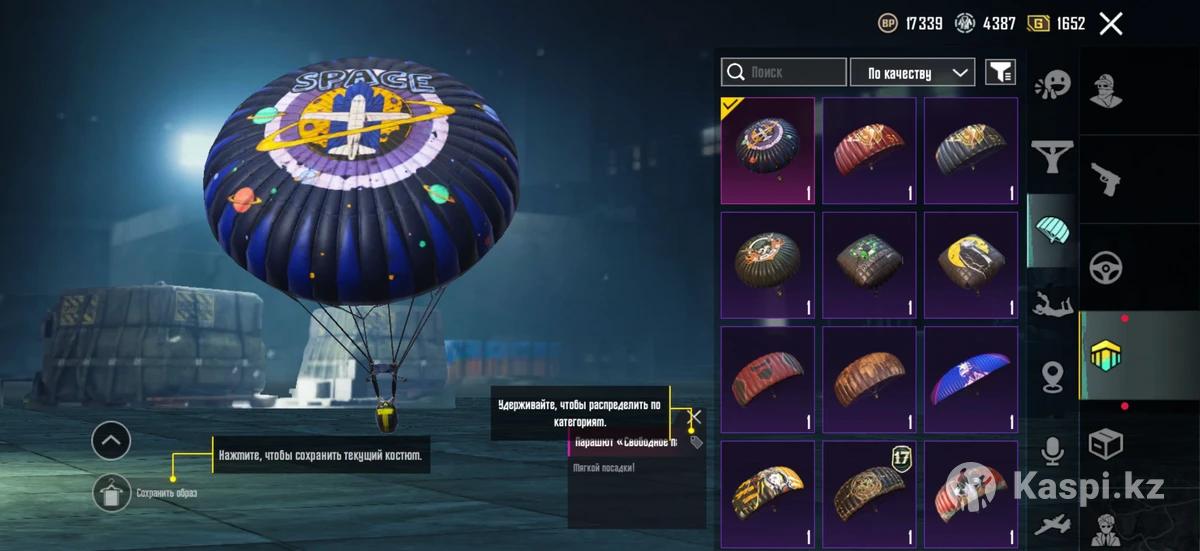Switch to the location pin tab
This screenshot has width=1200, height=551.
click(1052, 377)
